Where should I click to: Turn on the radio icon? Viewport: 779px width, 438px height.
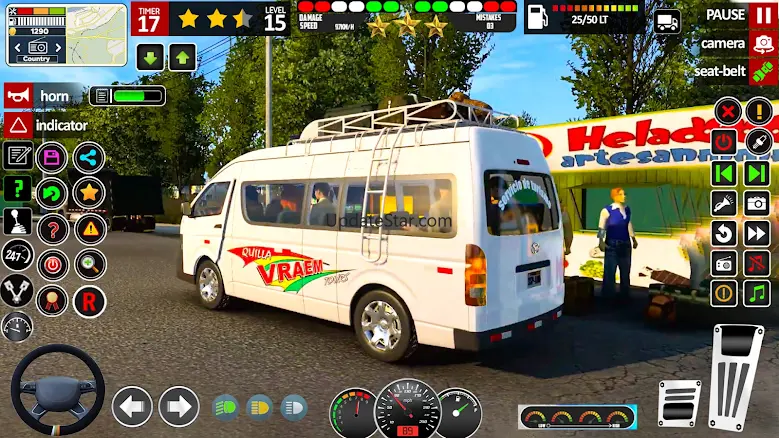(x=724, y=263)
